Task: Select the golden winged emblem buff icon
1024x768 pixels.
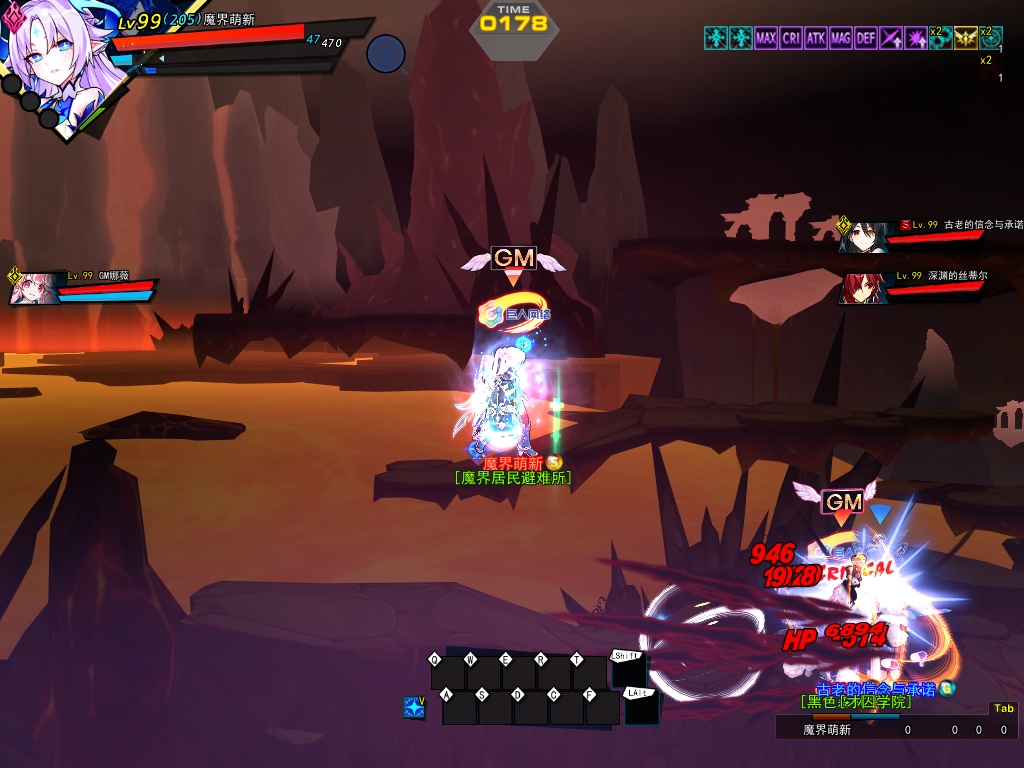Action: pyautogui.click(x=965, y=38)
